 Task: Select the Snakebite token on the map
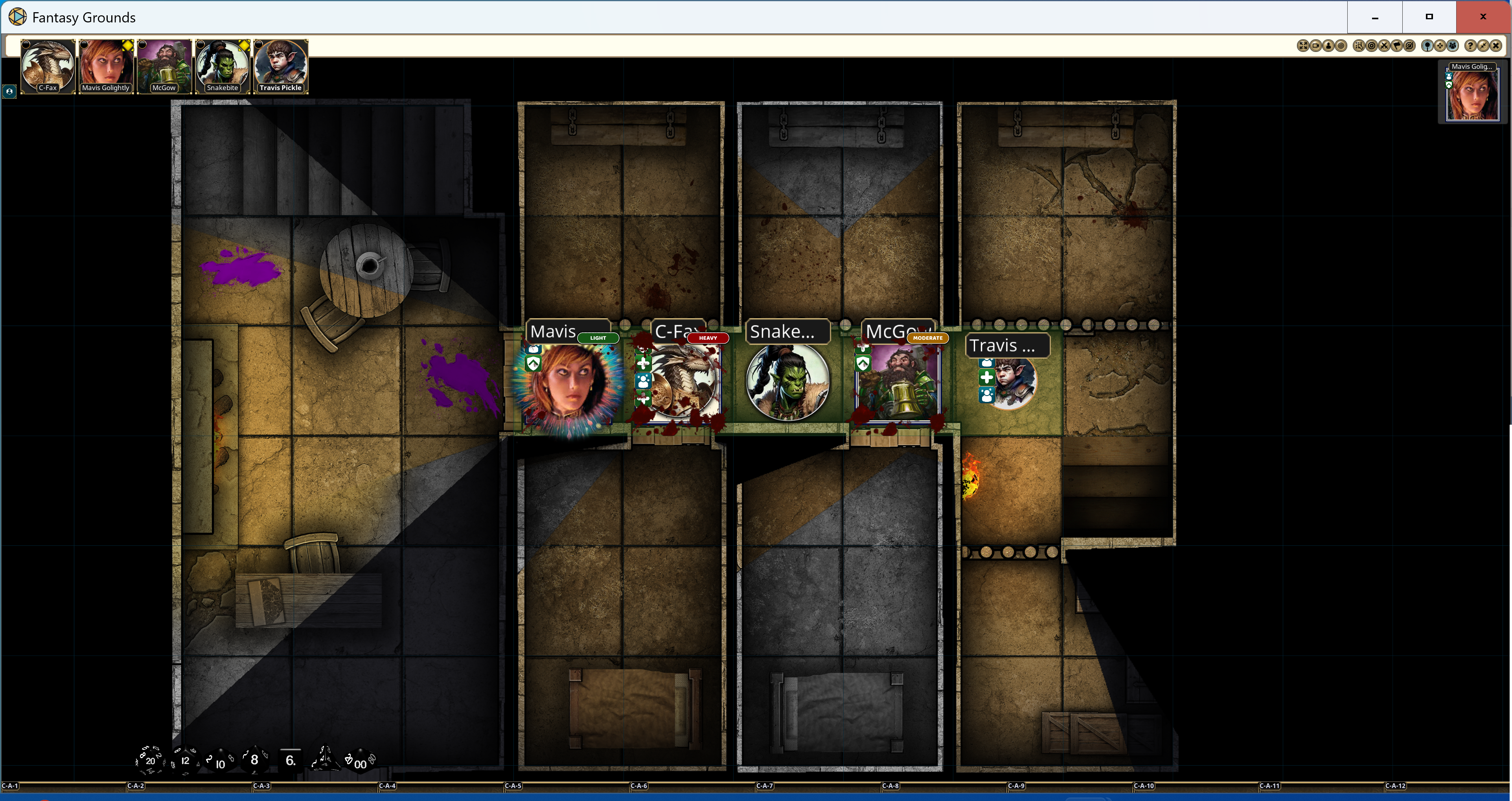point(788,382)
